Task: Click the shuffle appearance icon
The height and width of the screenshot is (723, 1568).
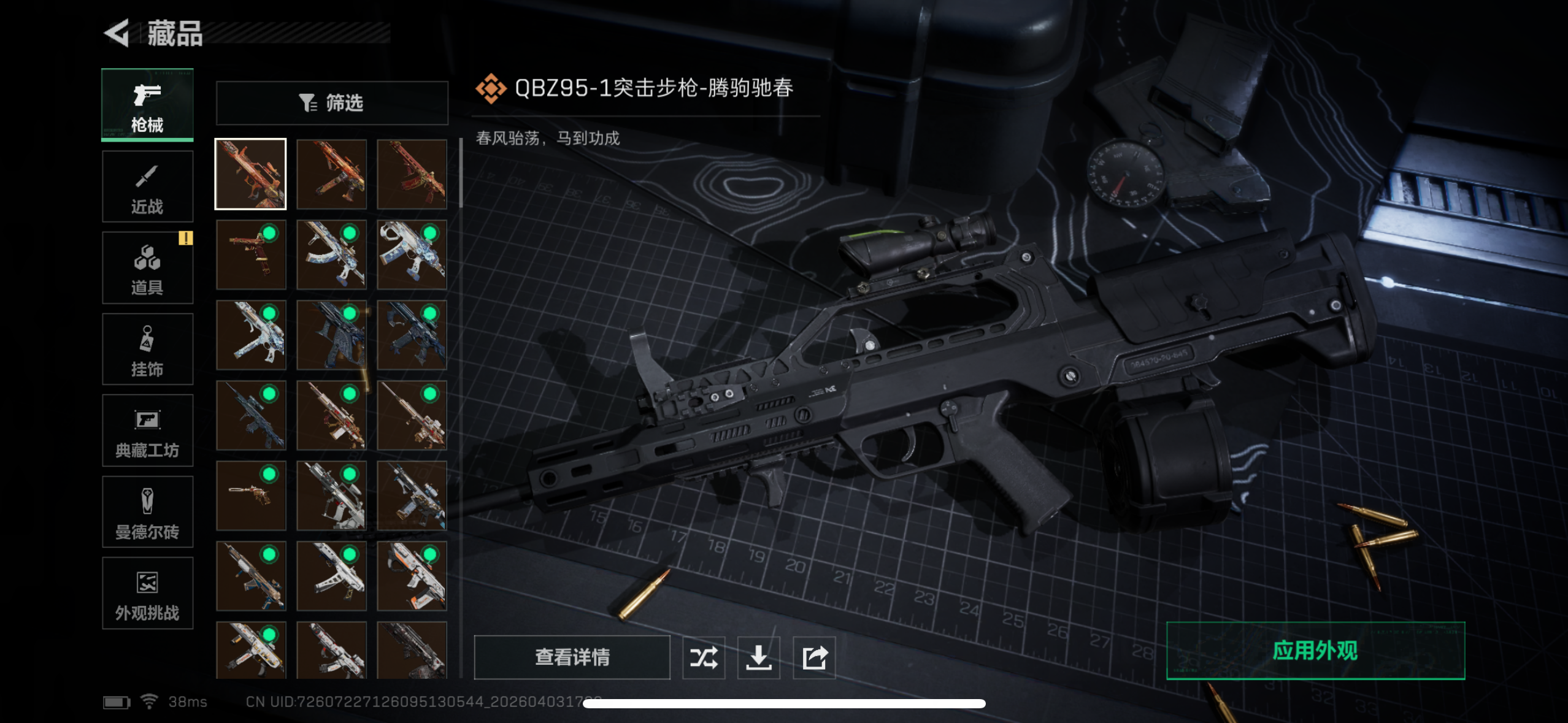Action: (x=704, y=657)
